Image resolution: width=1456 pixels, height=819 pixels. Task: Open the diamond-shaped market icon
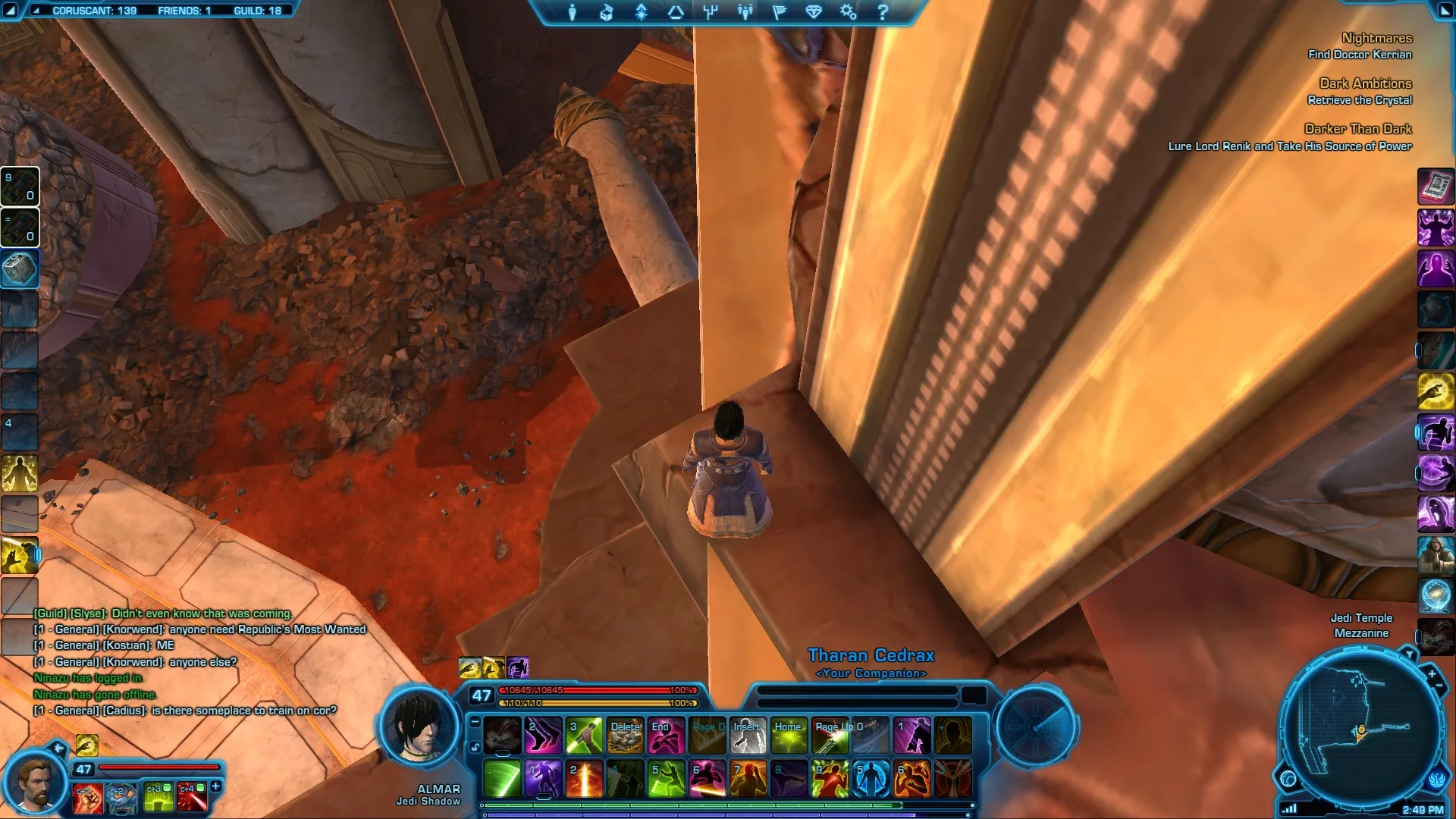pos(814,12)
